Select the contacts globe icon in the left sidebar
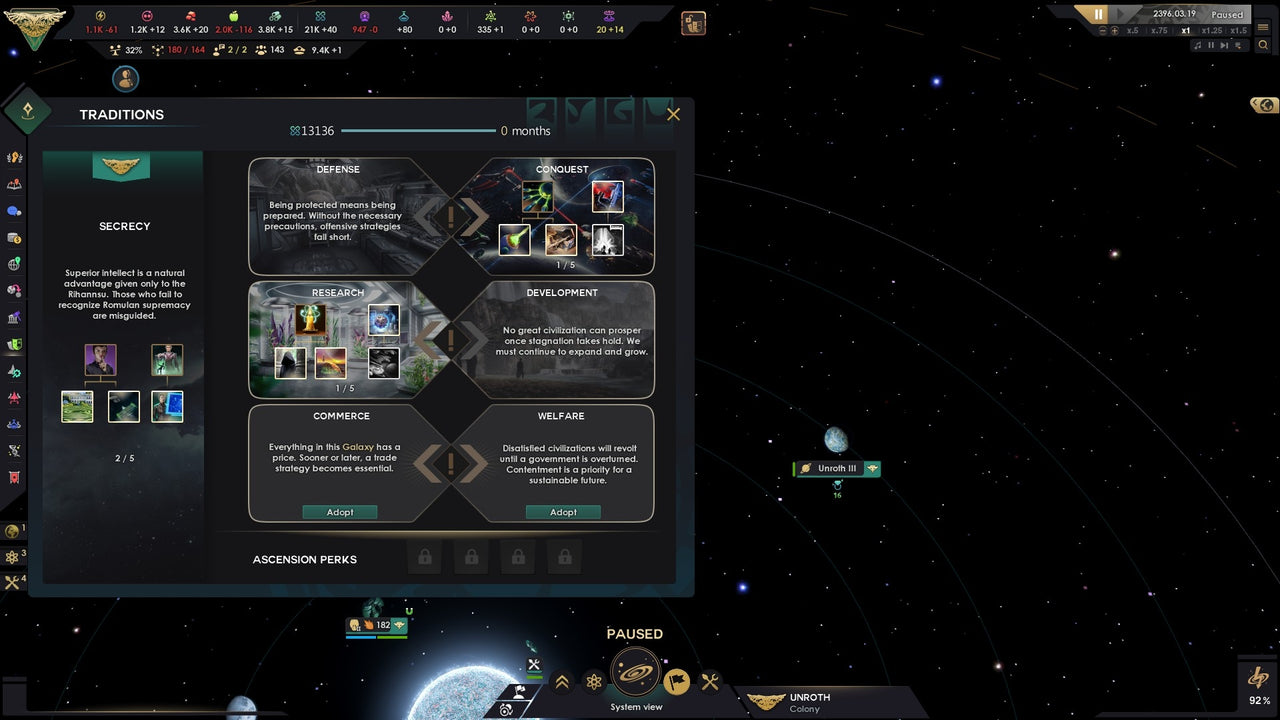This screenshot has height=720, width=1280. 15,265
